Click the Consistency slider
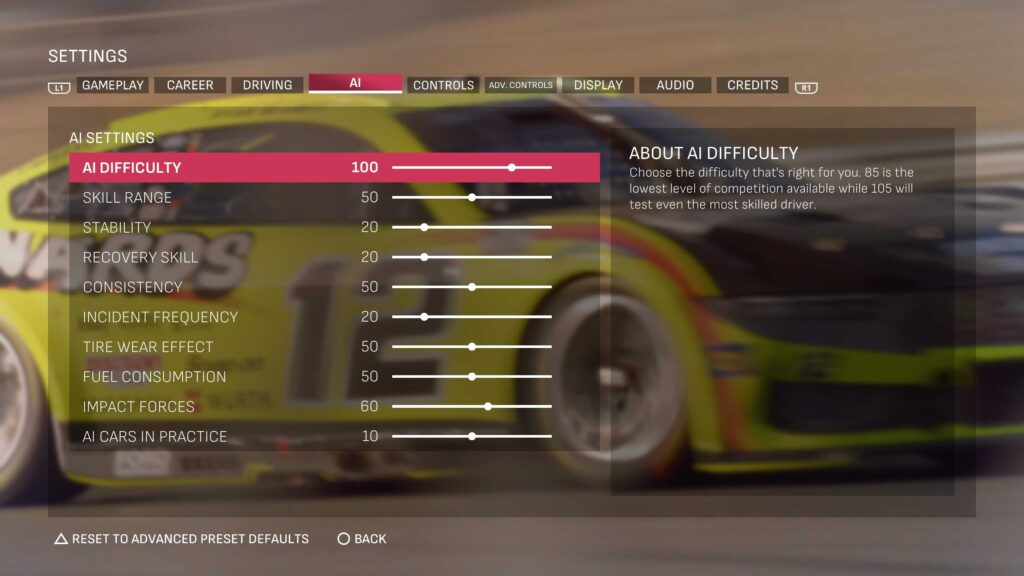 [x=472, y=287]
